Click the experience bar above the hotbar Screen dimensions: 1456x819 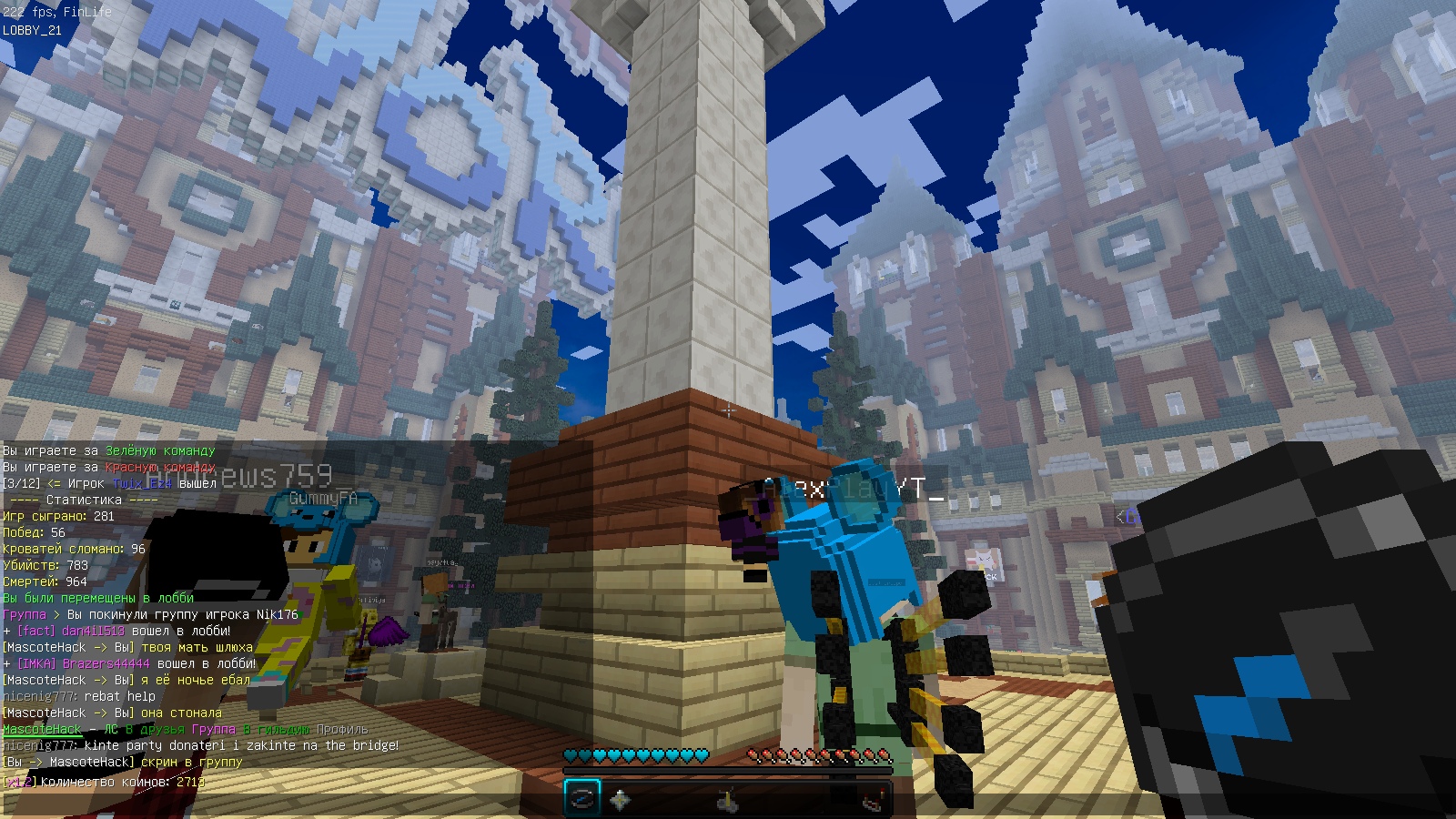click(728, 770)
